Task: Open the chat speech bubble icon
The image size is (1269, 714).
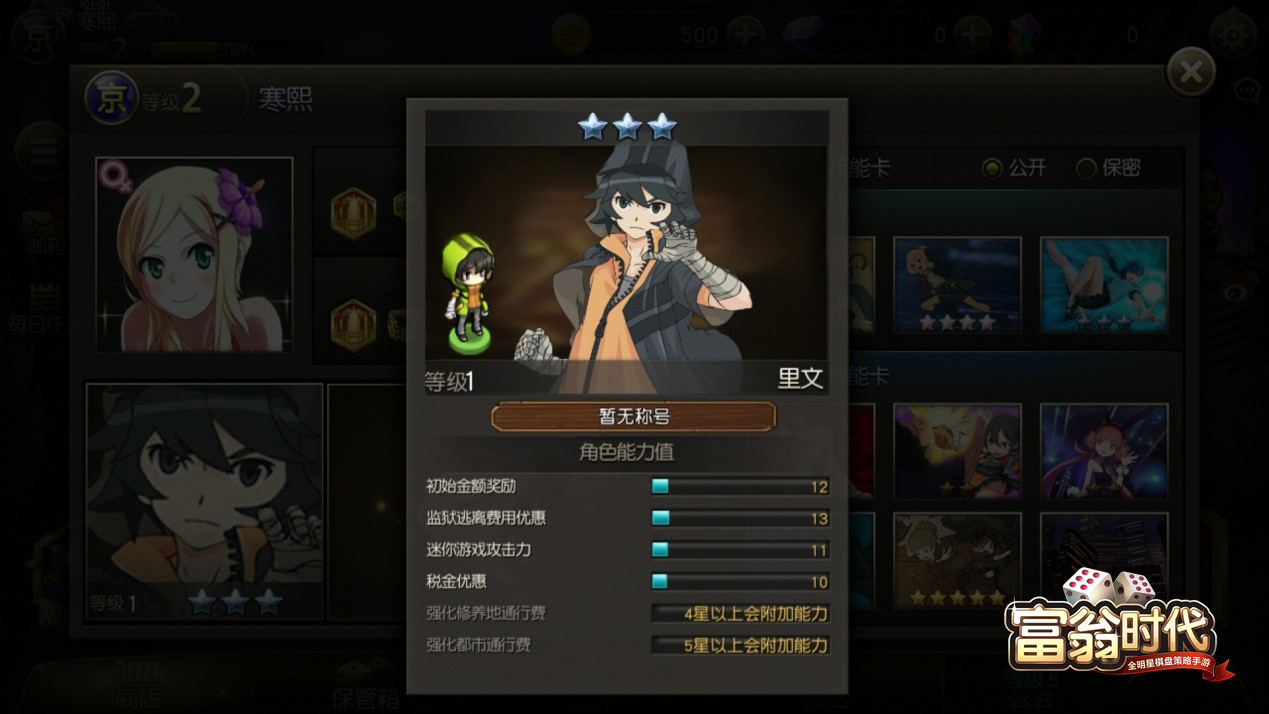Action: pos(1247,92)
